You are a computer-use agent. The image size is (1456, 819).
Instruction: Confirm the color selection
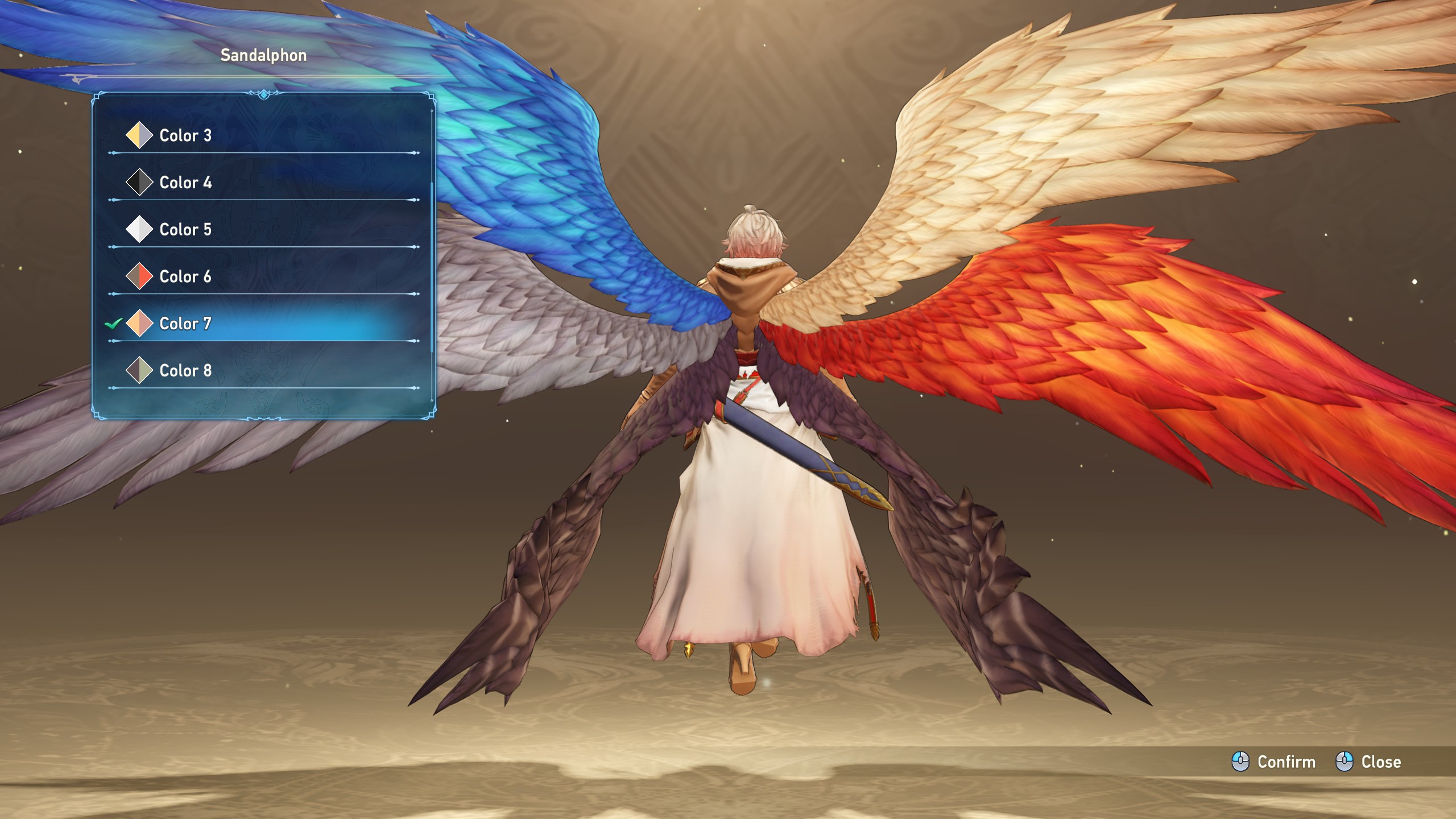pyautogui.click(x=1274, y=762)
